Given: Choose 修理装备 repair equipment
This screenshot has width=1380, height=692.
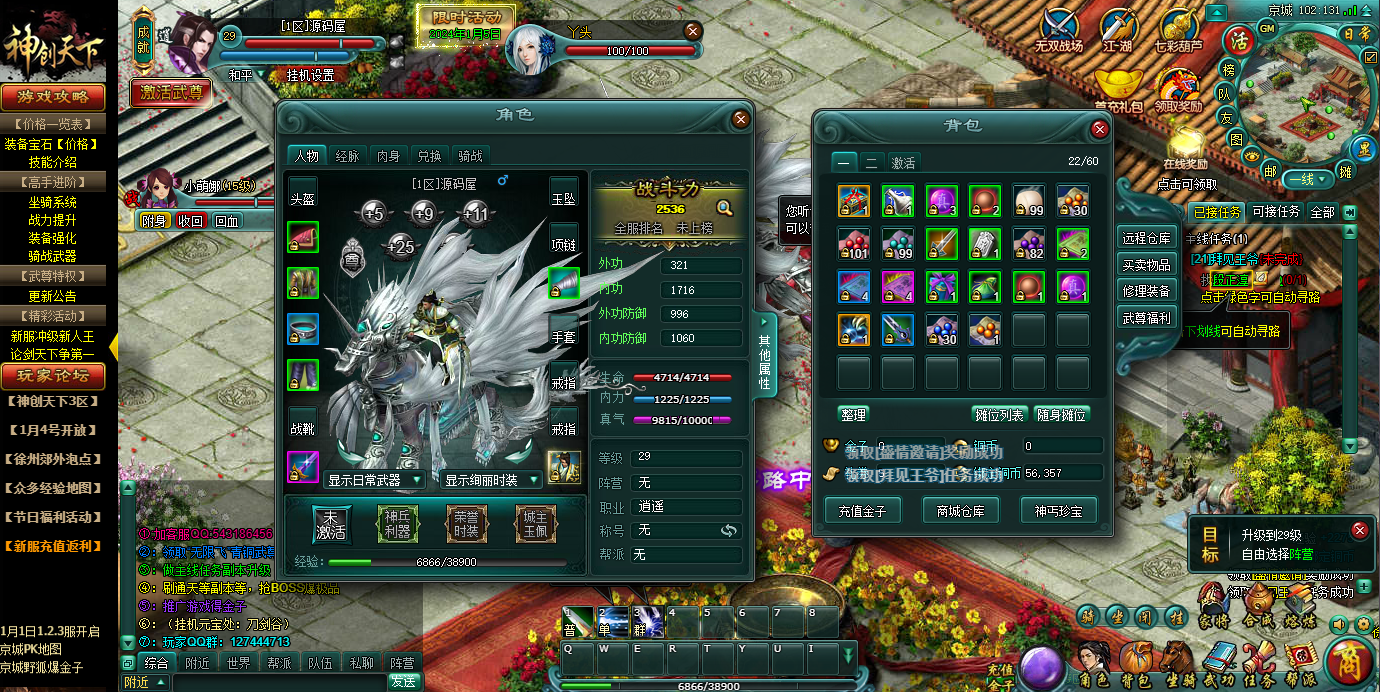Looking at the screenshot, I should click(x=1145, y=291).
